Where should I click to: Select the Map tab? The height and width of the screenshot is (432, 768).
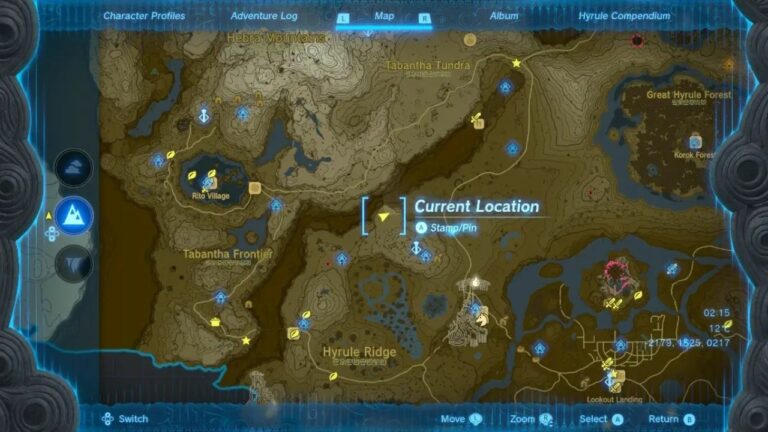tap(384, 16)
